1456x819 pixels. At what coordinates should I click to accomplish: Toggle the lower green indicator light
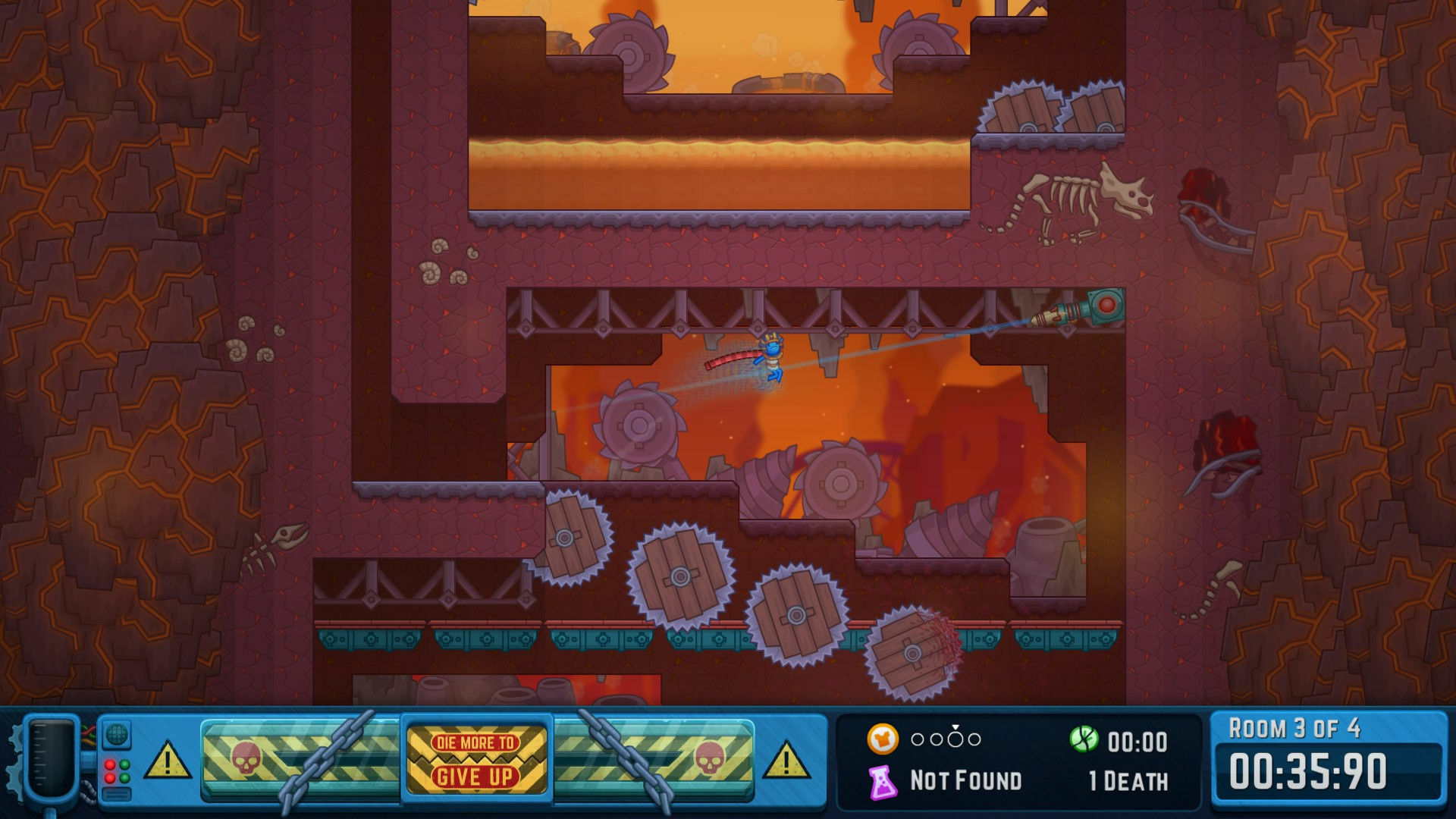click(x=124, y=777)
